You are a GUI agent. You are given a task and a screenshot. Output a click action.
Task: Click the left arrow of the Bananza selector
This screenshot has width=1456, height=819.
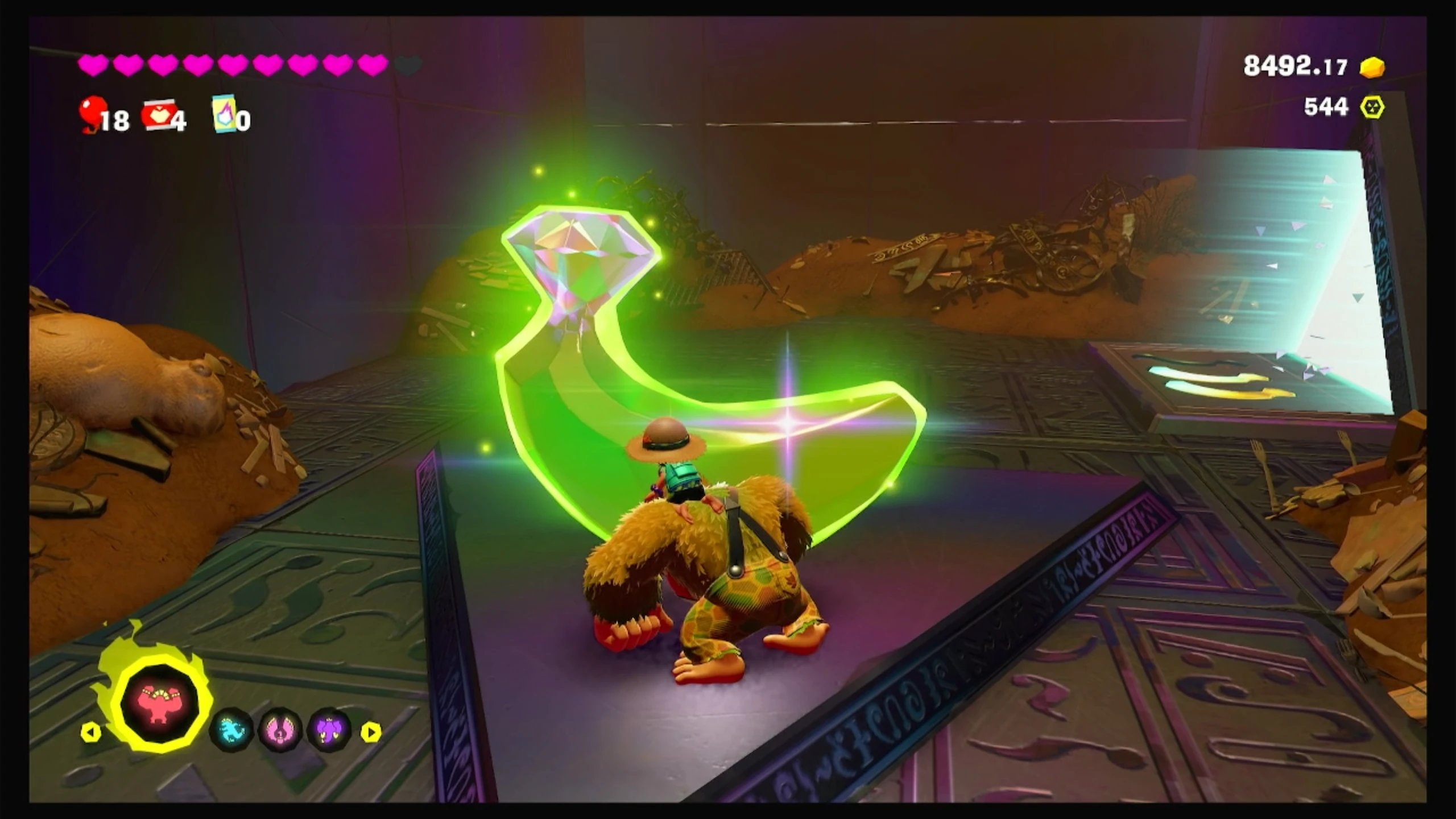click(x=91, y=732)
